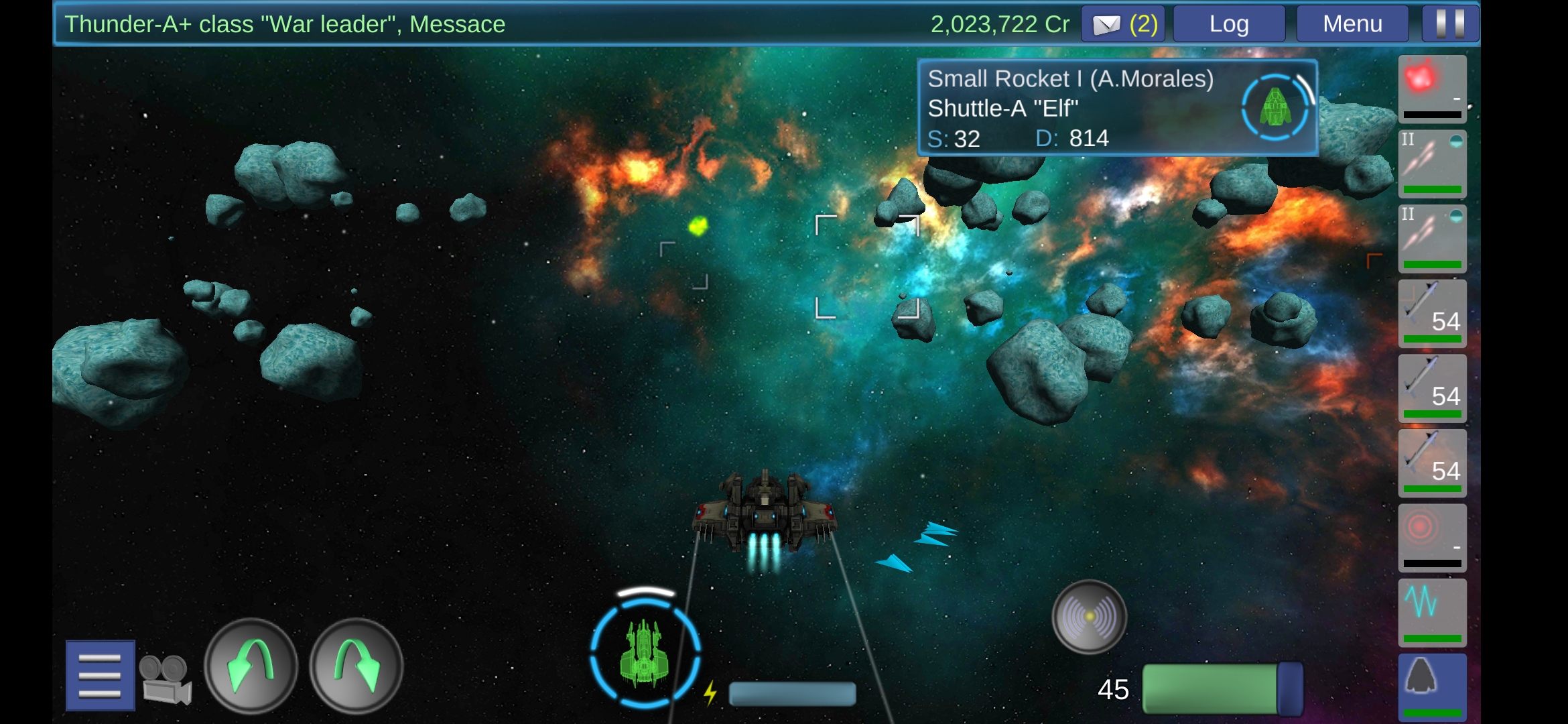
Task: Select the Small Rocket target info panel
Action: pyautogui.click(x=1117, y=108)
